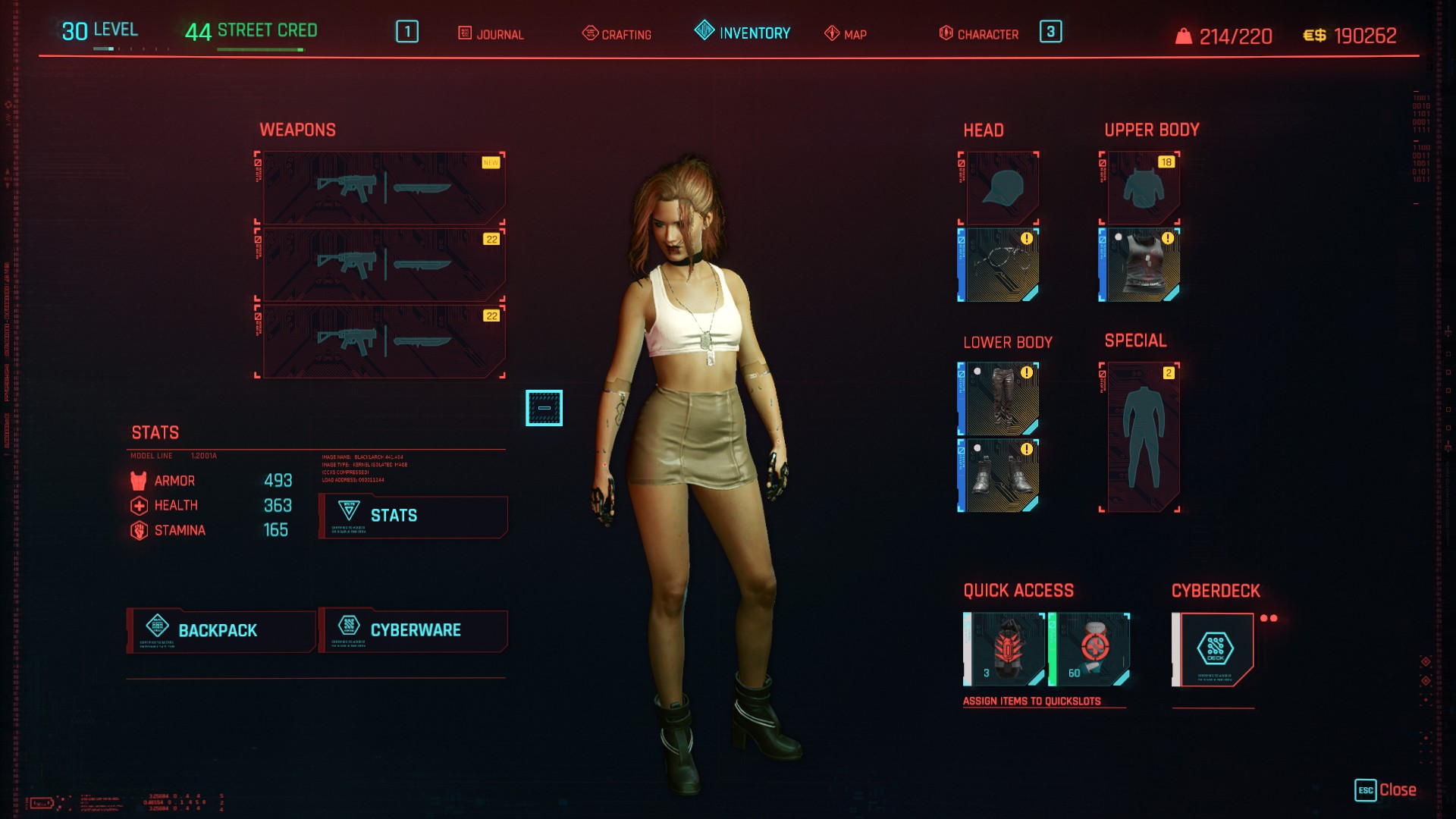Select the empty head cap slot
The width and height of the screenshot is (1456, 819).
1001,188
